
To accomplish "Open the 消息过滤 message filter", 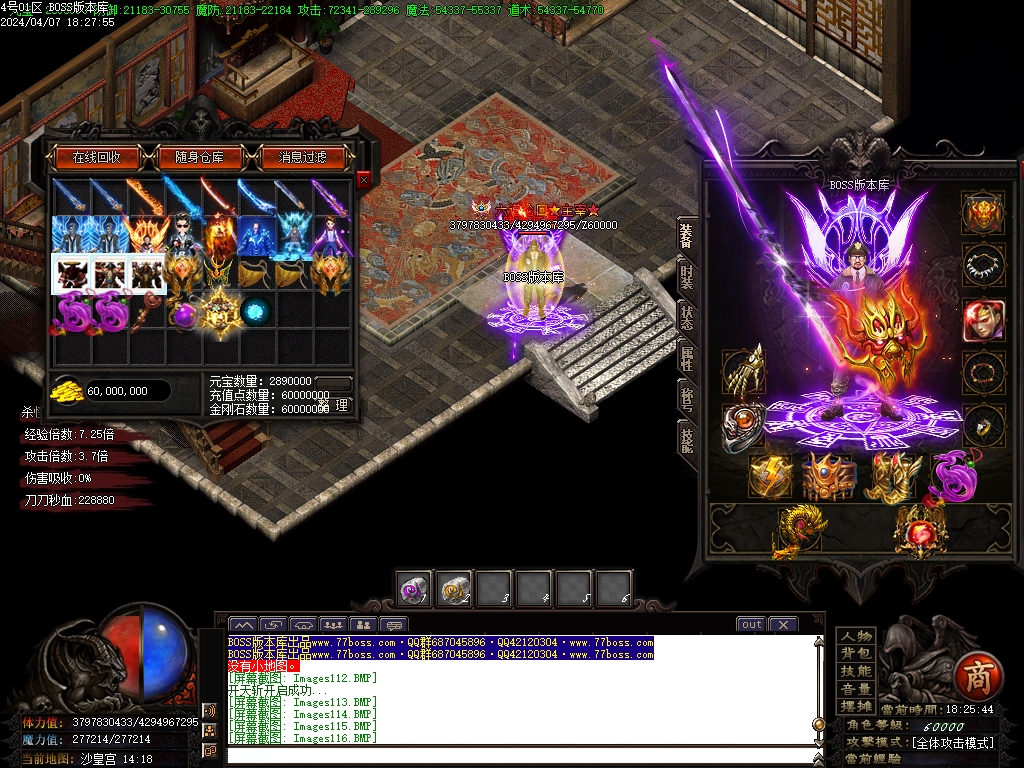I will (x=303, y=157).
